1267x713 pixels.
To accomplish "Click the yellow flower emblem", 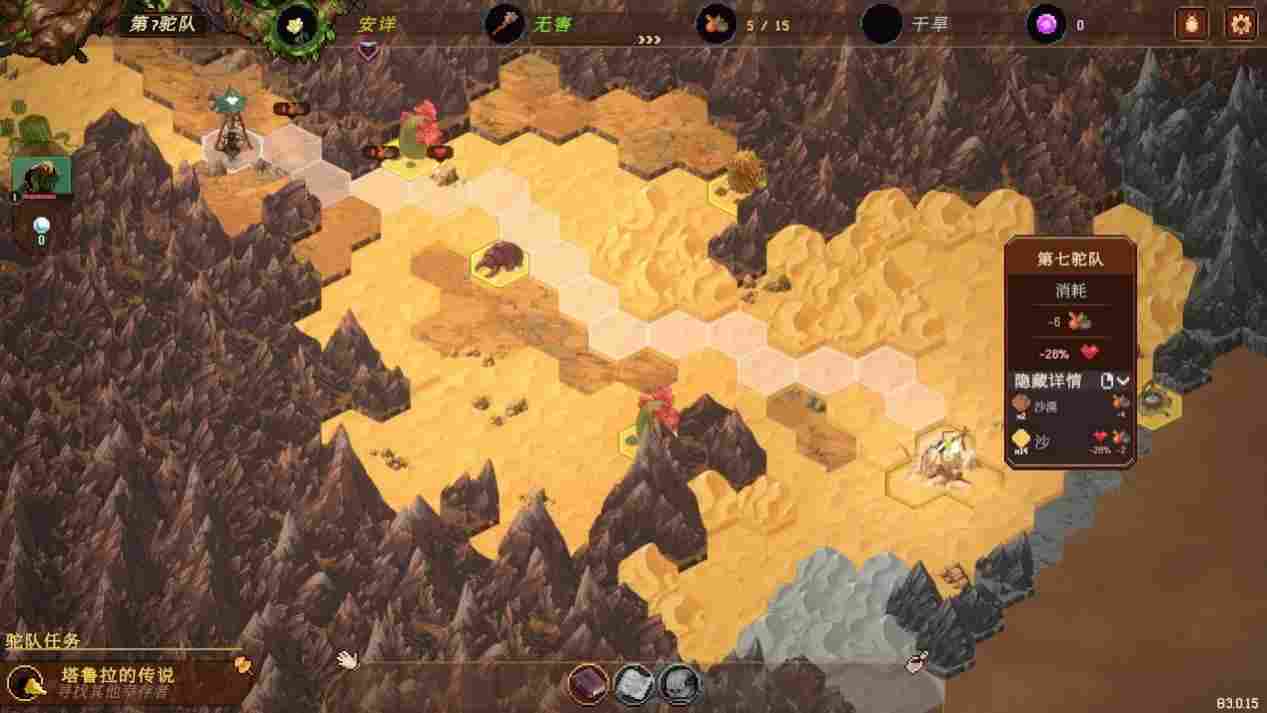I will click(297, 24).
